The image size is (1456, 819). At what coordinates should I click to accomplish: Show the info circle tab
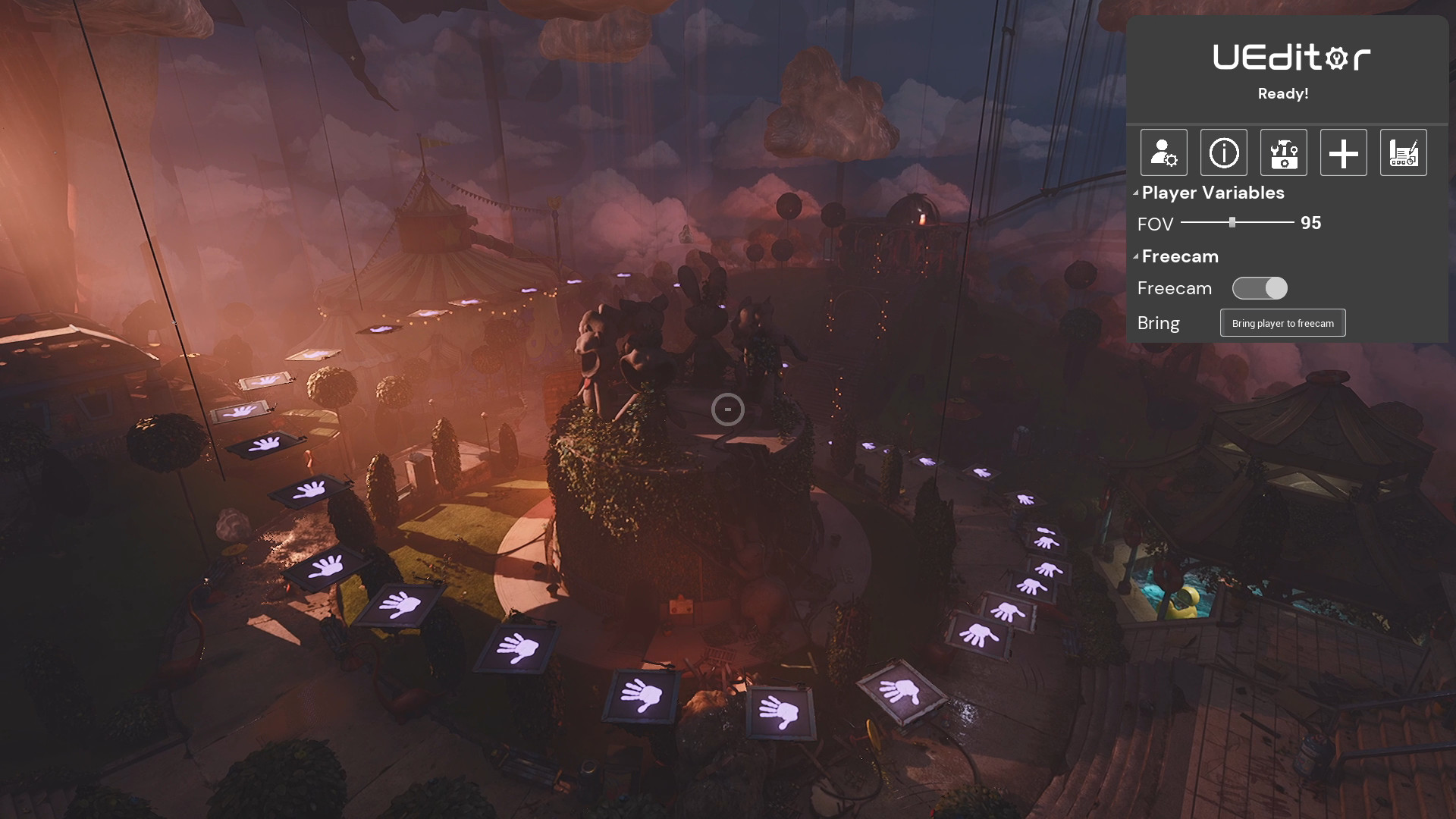[x=1223, y=152]
